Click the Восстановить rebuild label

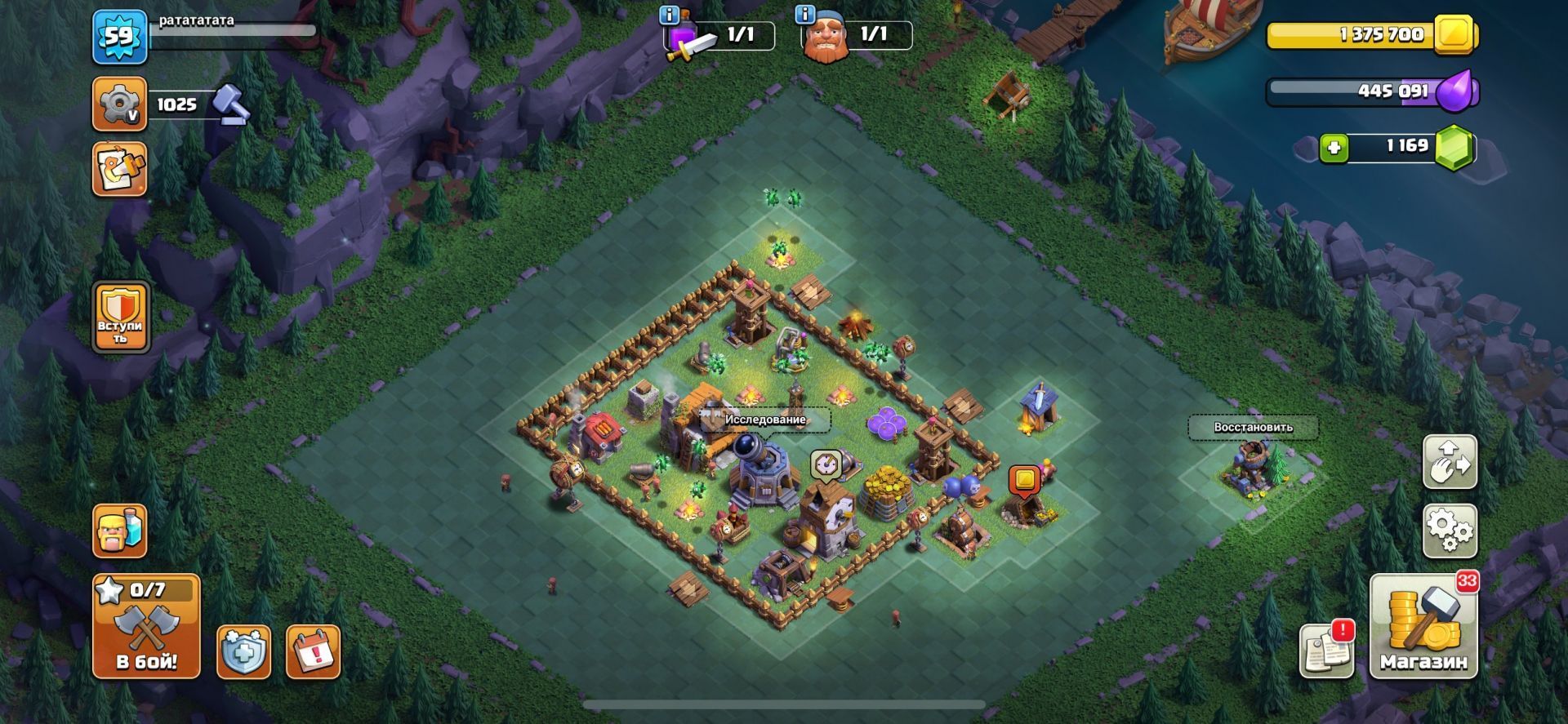click(x=1252, y=427)
